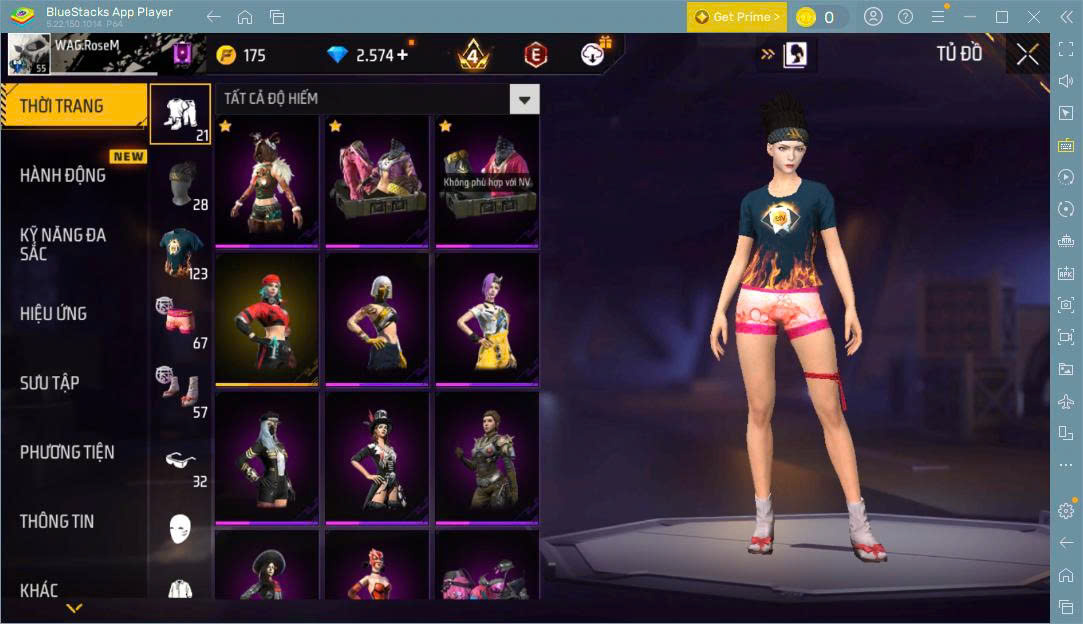This screenshot has width=1083, height=624.
Task: Open the SƯU TẬP tab
Action: pyautogui.click(x=50, y=383)
